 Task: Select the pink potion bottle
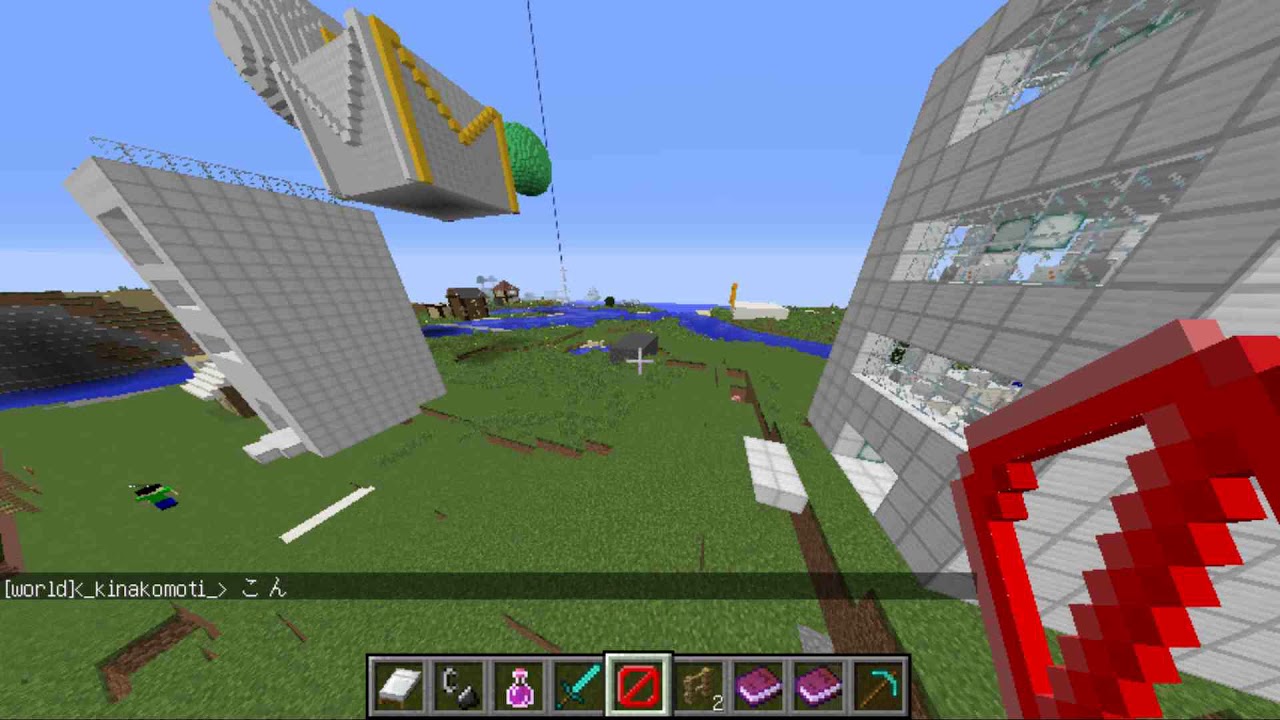(x=519, y=683)
